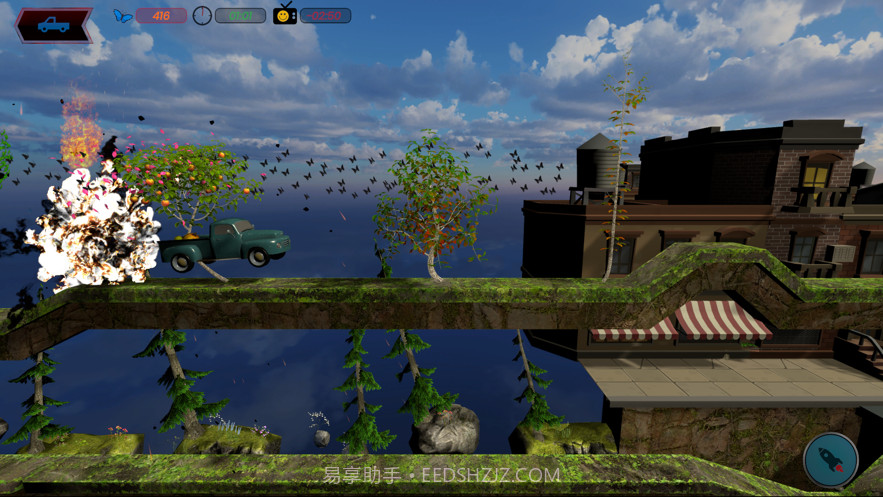Activate the rocket boost button
The width and height of the screenshot is (883, 497).
tap(830, 461)
